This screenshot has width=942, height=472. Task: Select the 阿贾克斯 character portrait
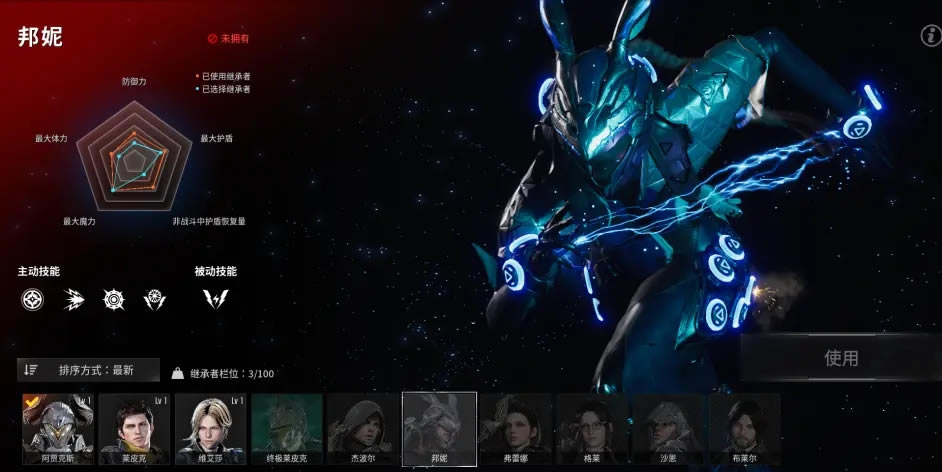pyautogui.click(x=58, y=428)
